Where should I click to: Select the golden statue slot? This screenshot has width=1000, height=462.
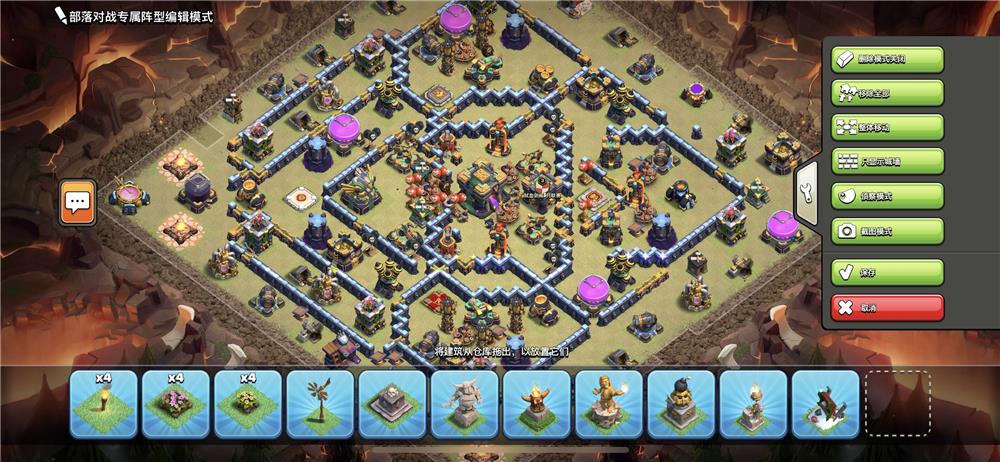click(608, 403)
